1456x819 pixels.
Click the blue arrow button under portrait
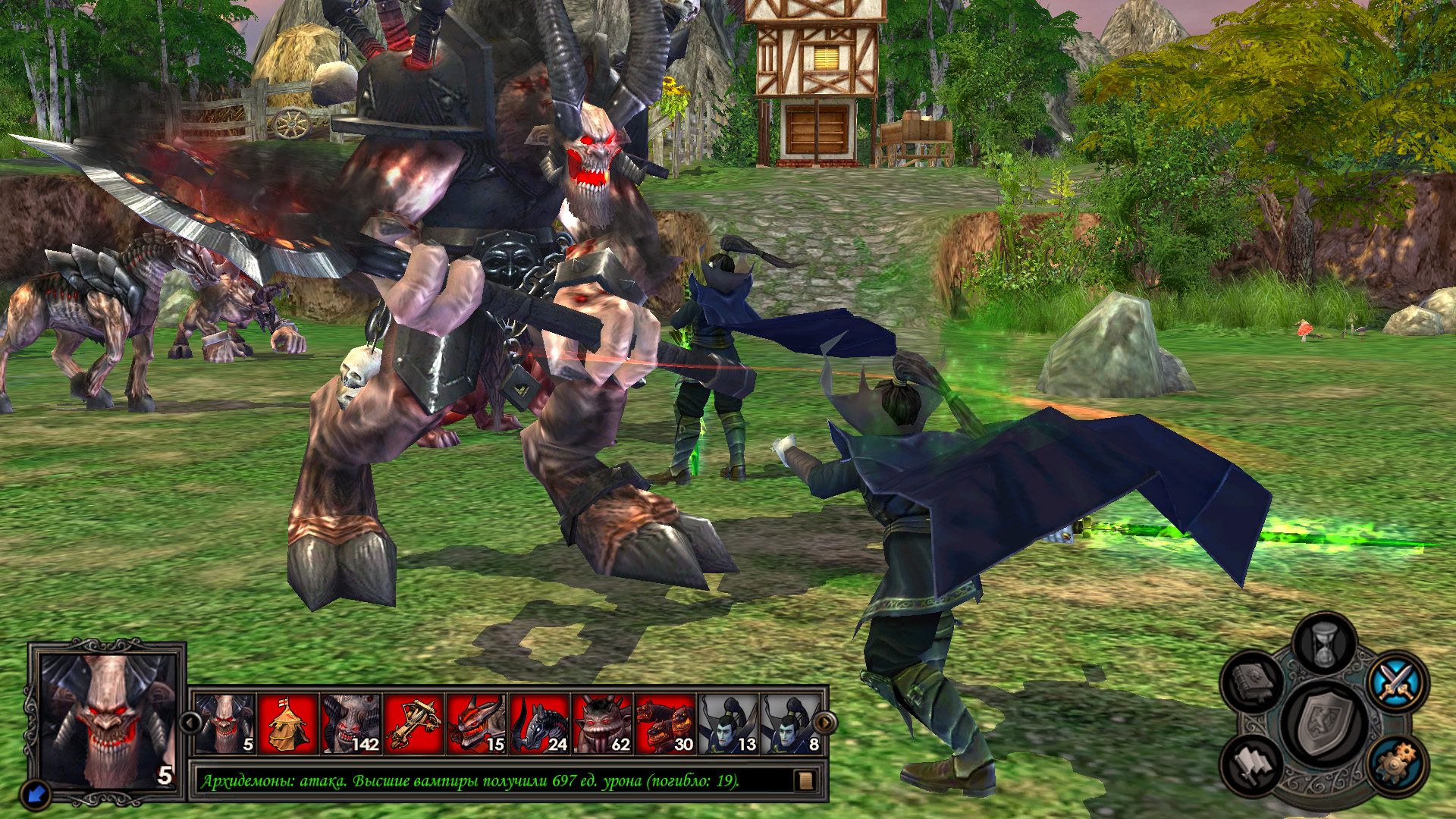click(x=36, y=794)
